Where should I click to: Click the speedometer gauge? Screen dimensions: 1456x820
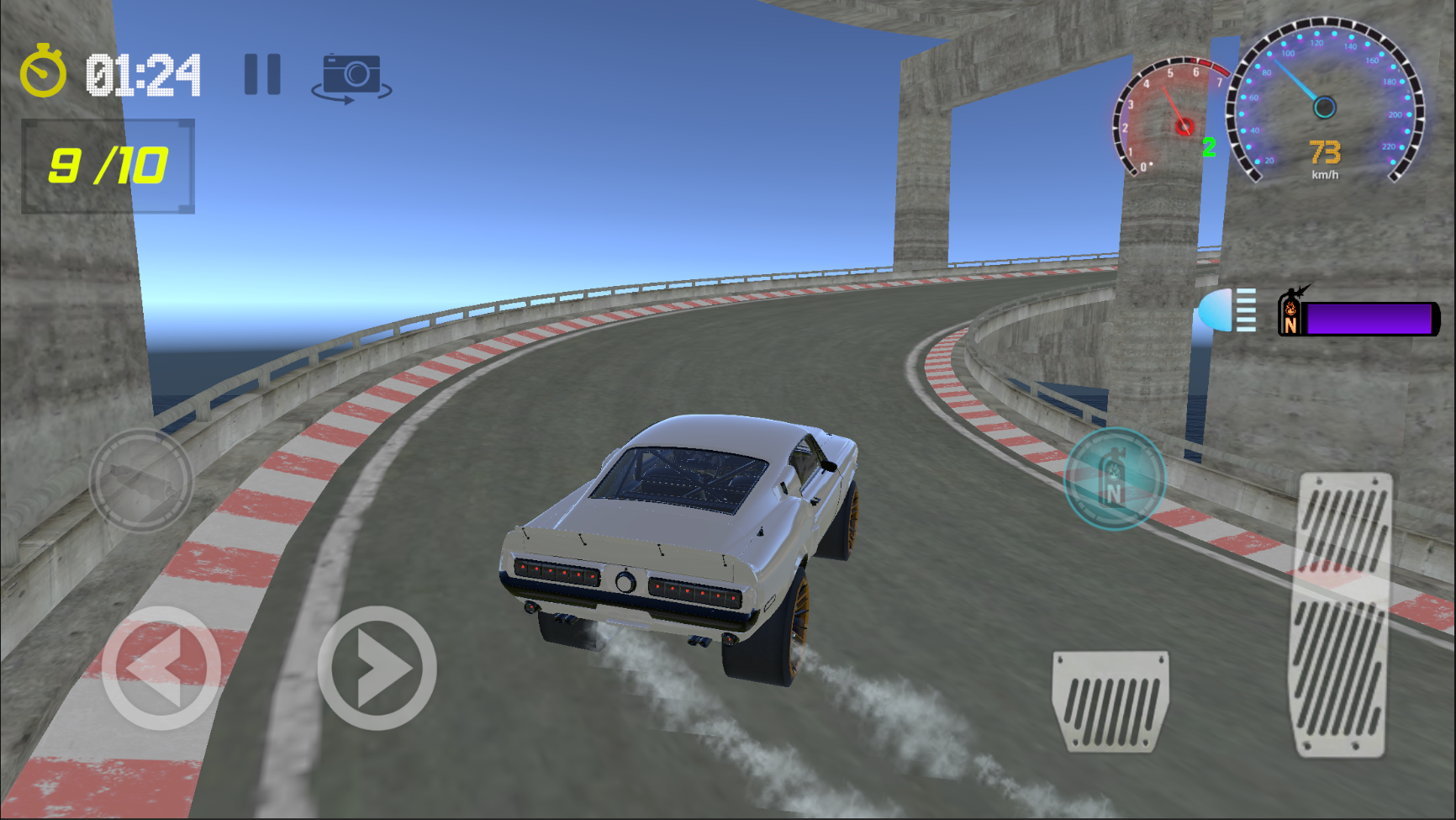coord(1322,107)
